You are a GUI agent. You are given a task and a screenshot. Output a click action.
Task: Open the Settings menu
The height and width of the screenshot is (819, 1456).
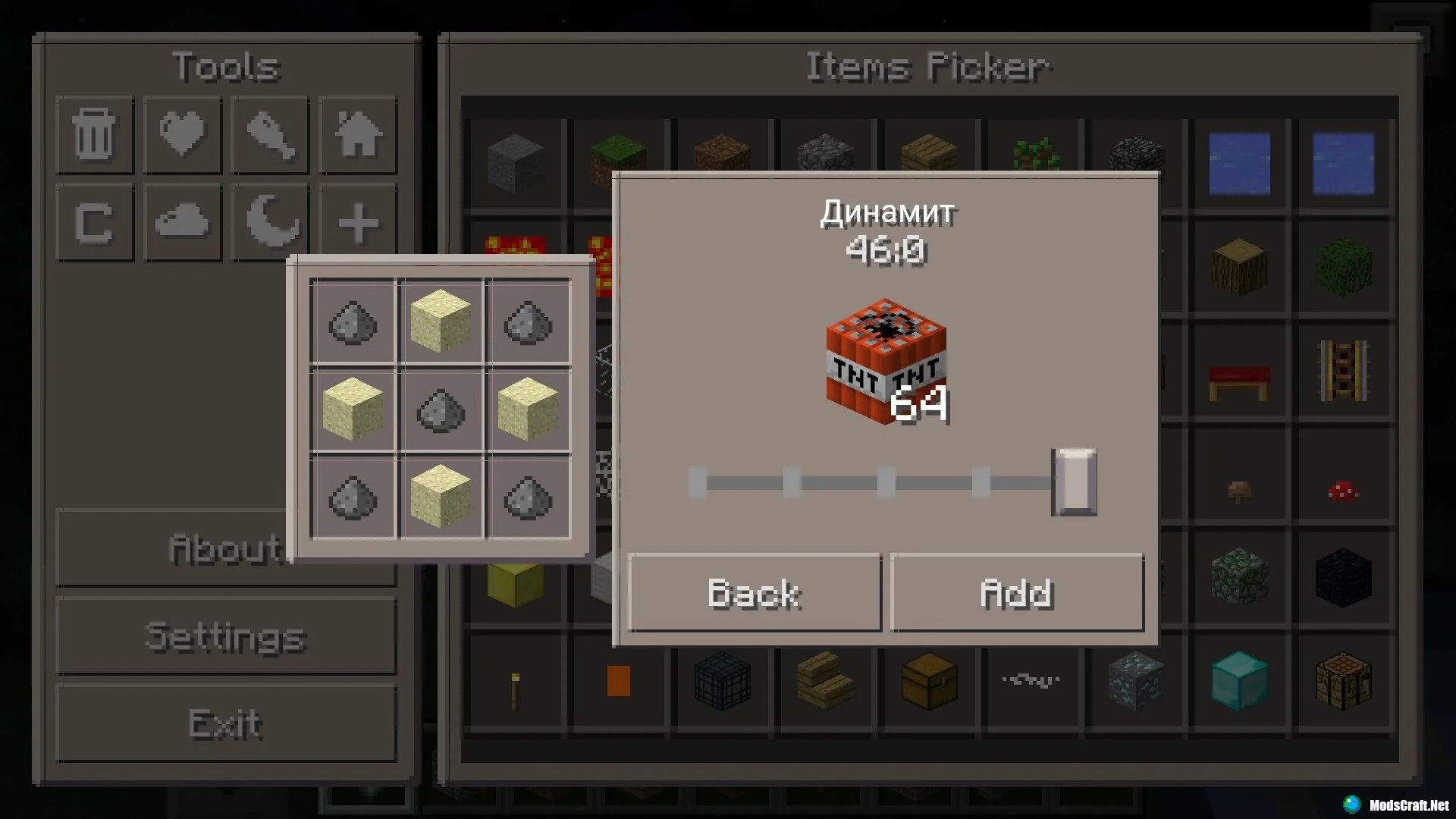(x=226, y=637)
